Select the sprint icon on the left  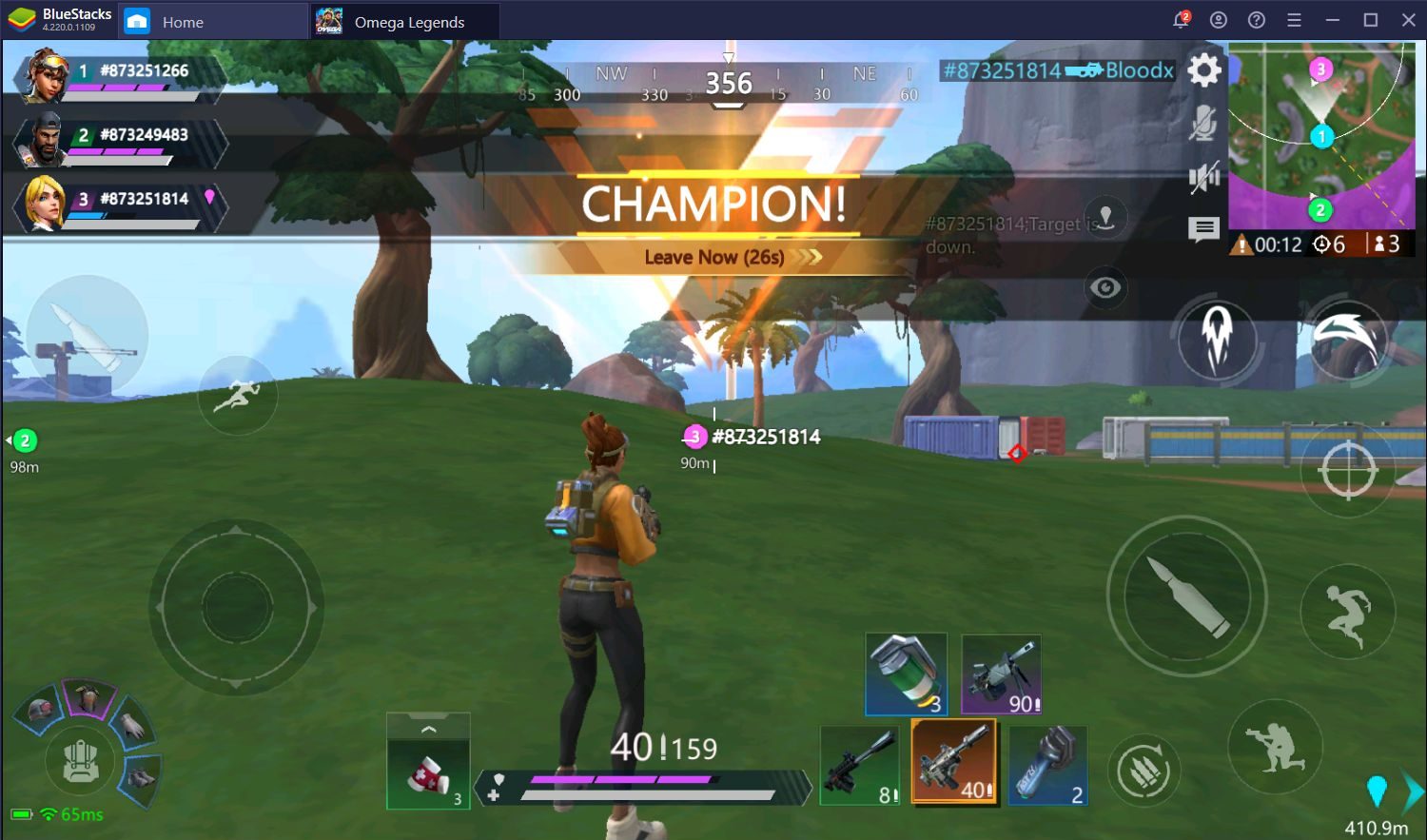[238, 396]
